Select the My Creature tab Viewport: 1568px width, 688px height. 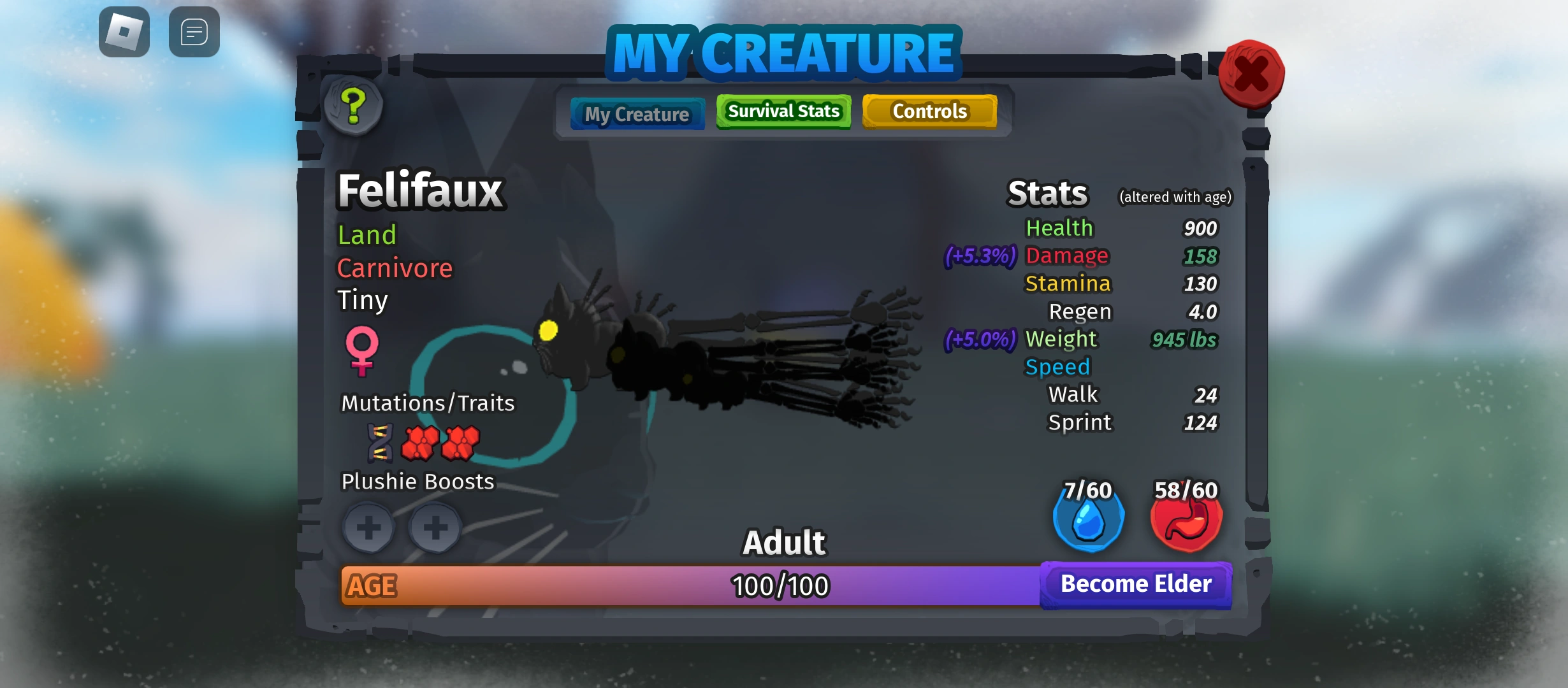click(637, 113)
